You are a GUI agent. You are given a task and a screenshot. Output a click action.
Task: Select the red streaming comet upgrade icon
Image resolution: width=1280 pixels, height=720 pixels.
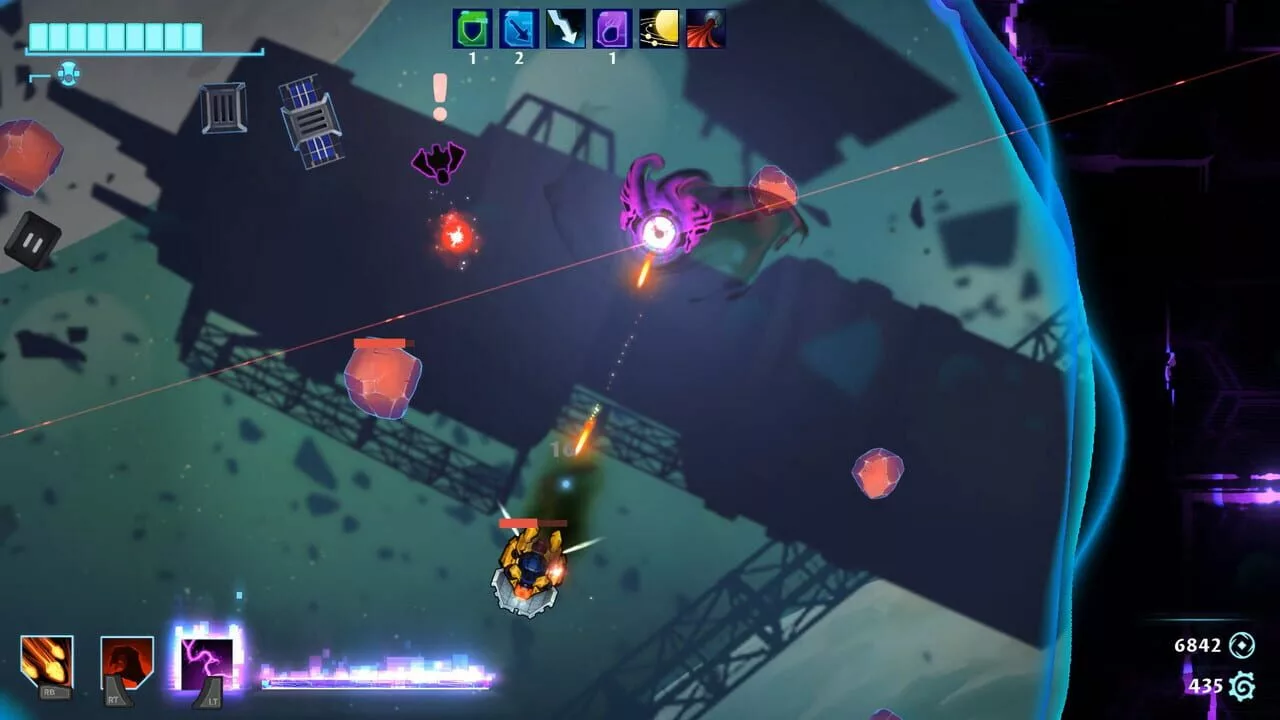tap(706, 29)
